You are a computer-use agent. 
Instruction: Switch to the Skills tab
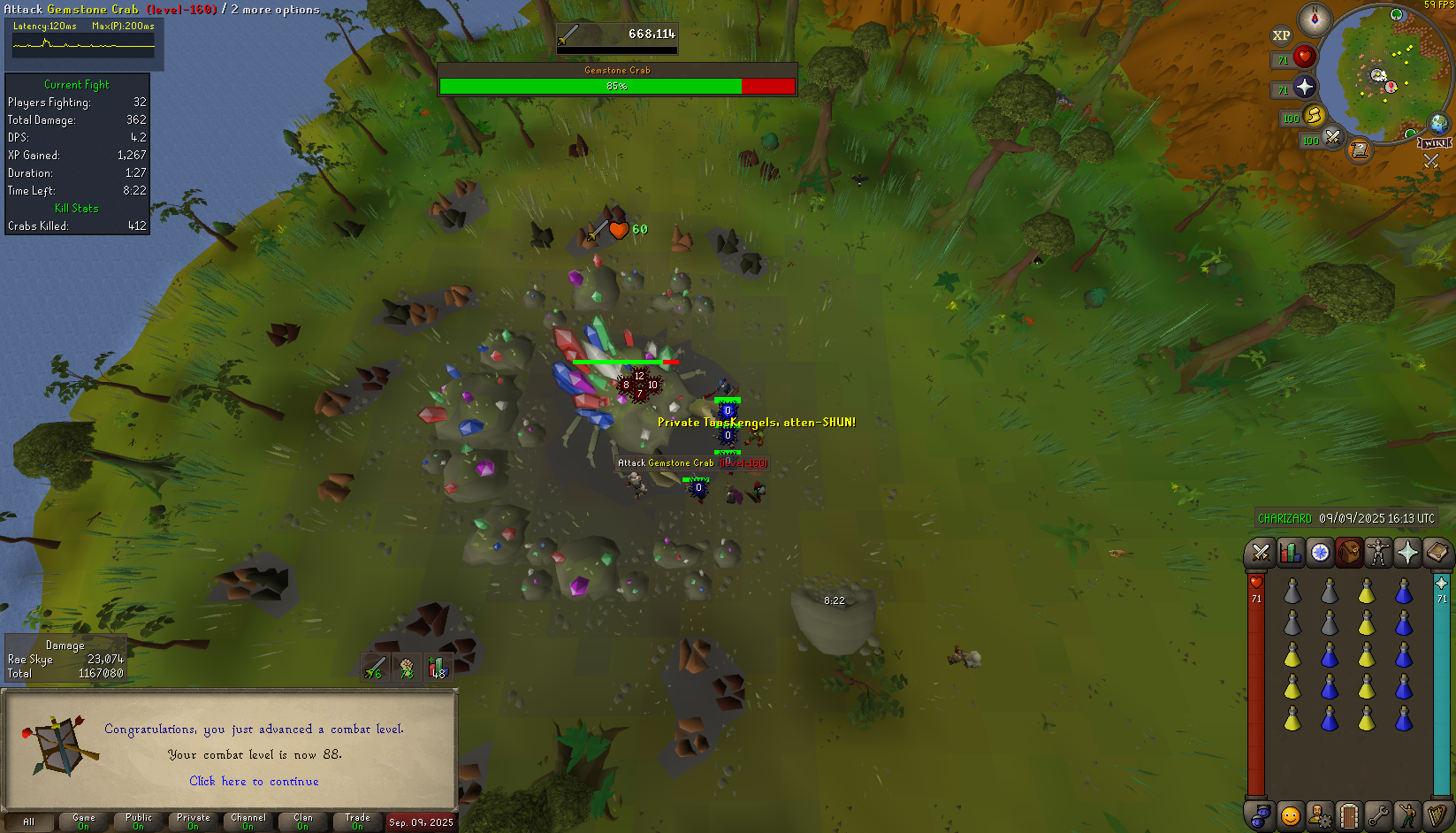(x=1290, y=553)
